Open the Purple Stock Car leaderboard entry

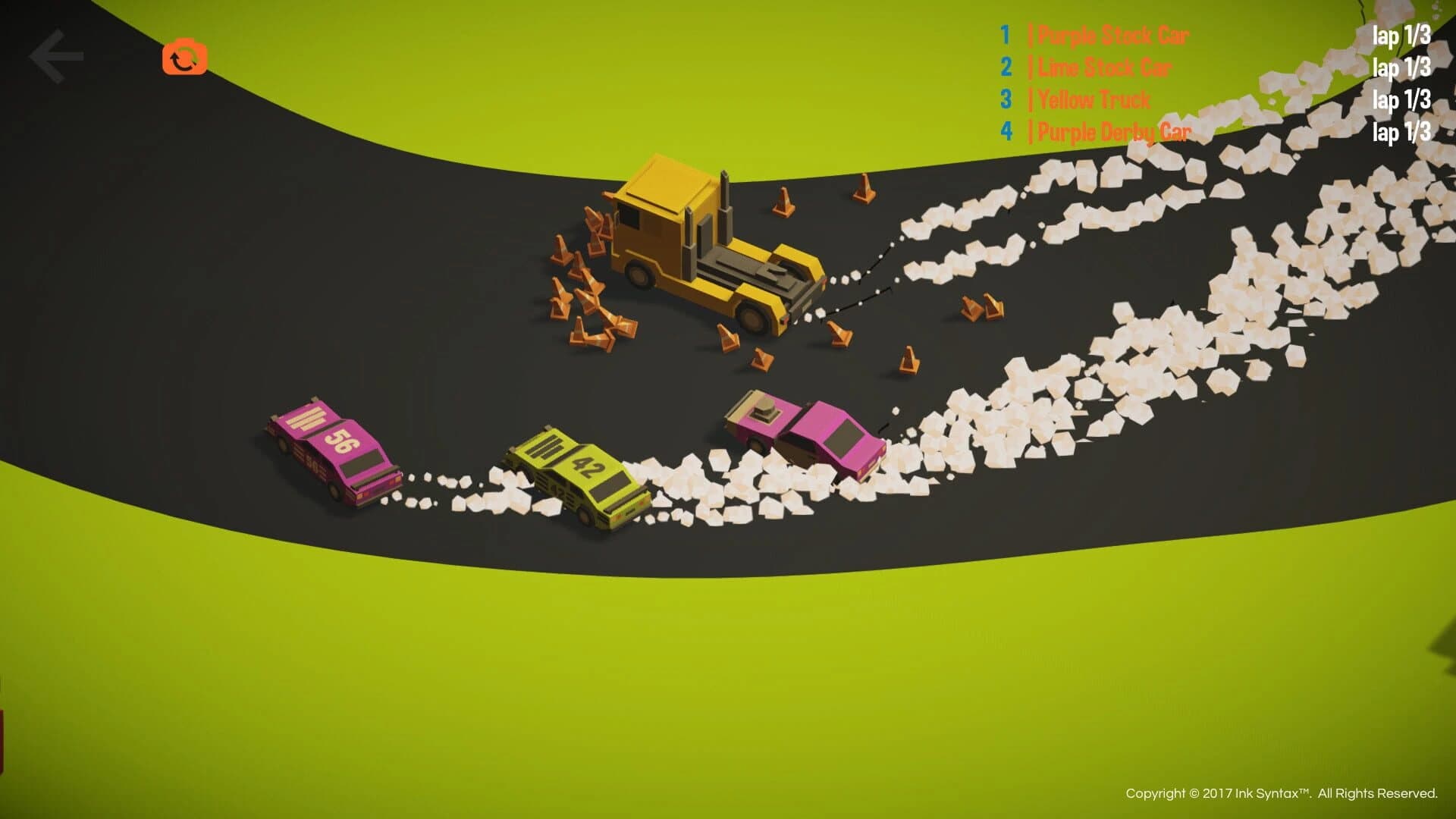(x=1113, y=35)
